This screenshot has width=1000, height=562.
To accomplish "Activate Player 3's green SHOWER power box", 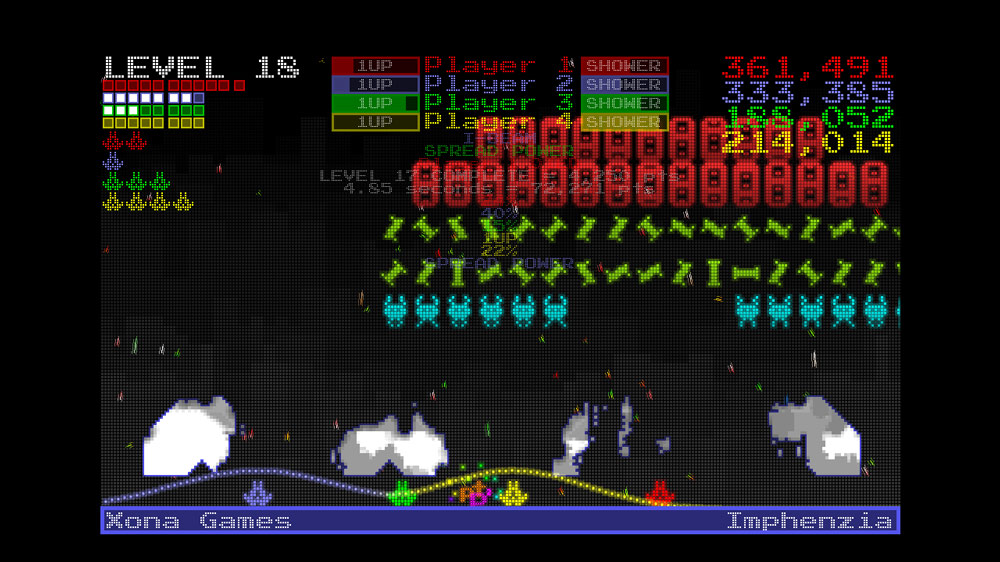I will 624,103.
